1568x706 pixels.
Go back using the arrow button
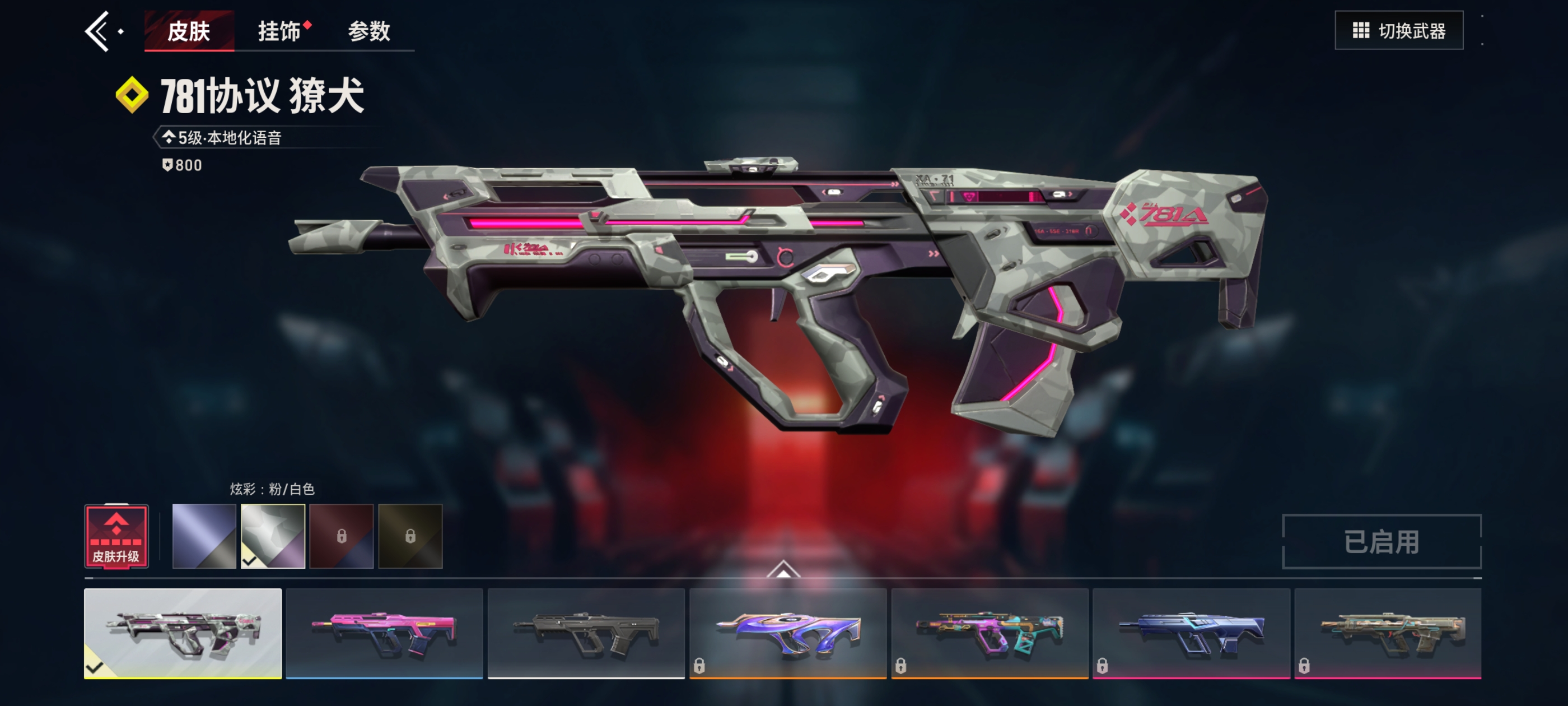click(97, 31)
